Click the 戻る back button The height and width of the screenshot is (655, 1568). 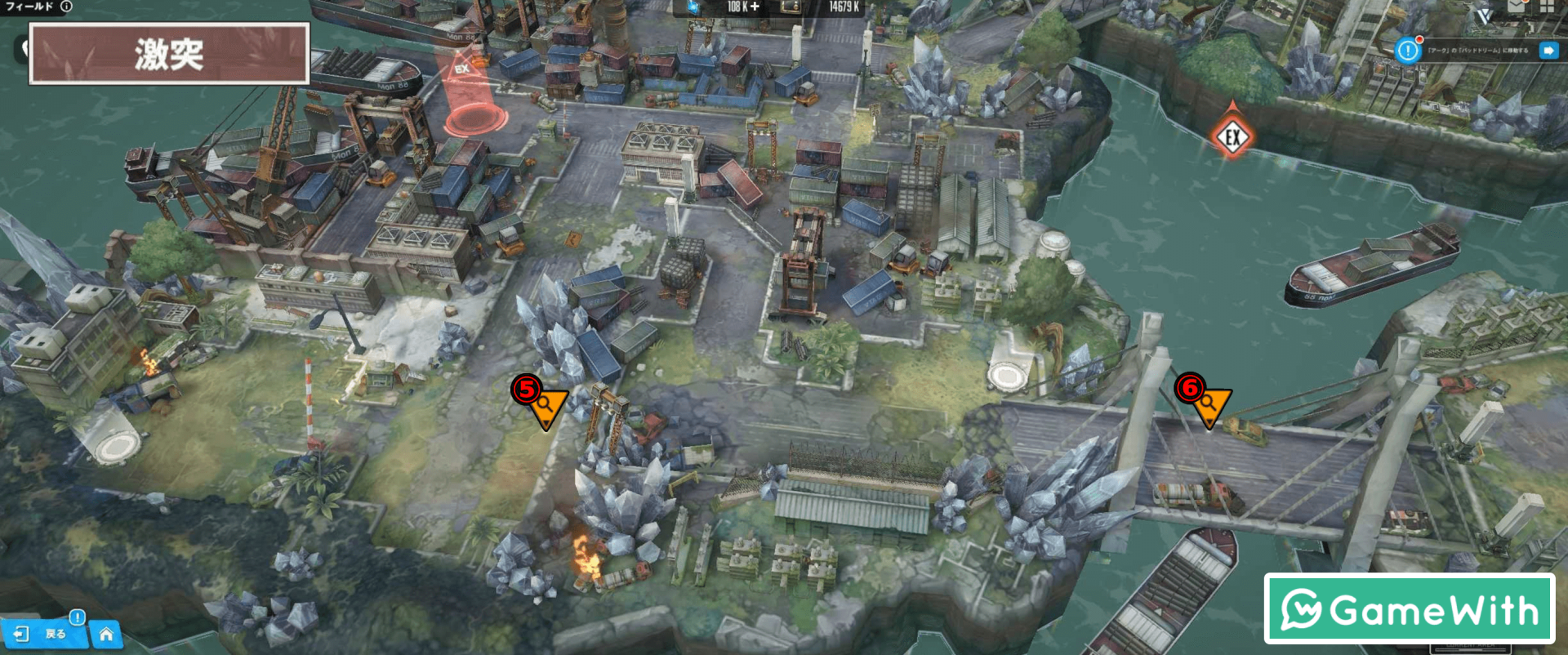point(45,634)
